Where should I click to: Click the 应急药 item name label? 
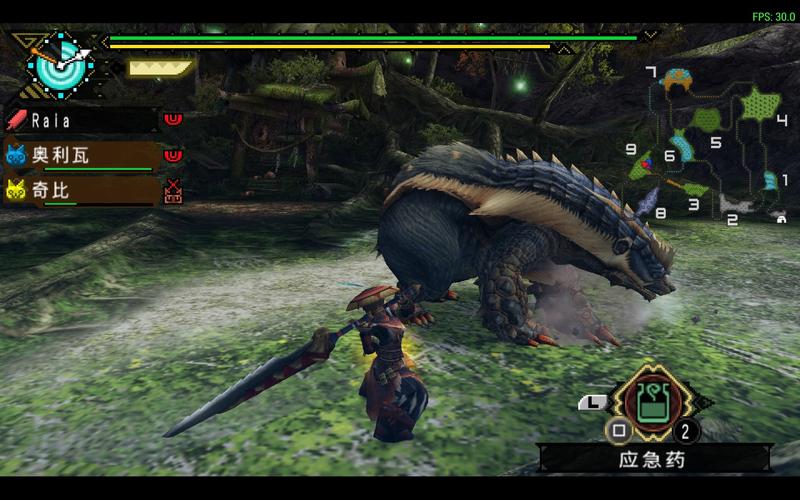(655, 459)
